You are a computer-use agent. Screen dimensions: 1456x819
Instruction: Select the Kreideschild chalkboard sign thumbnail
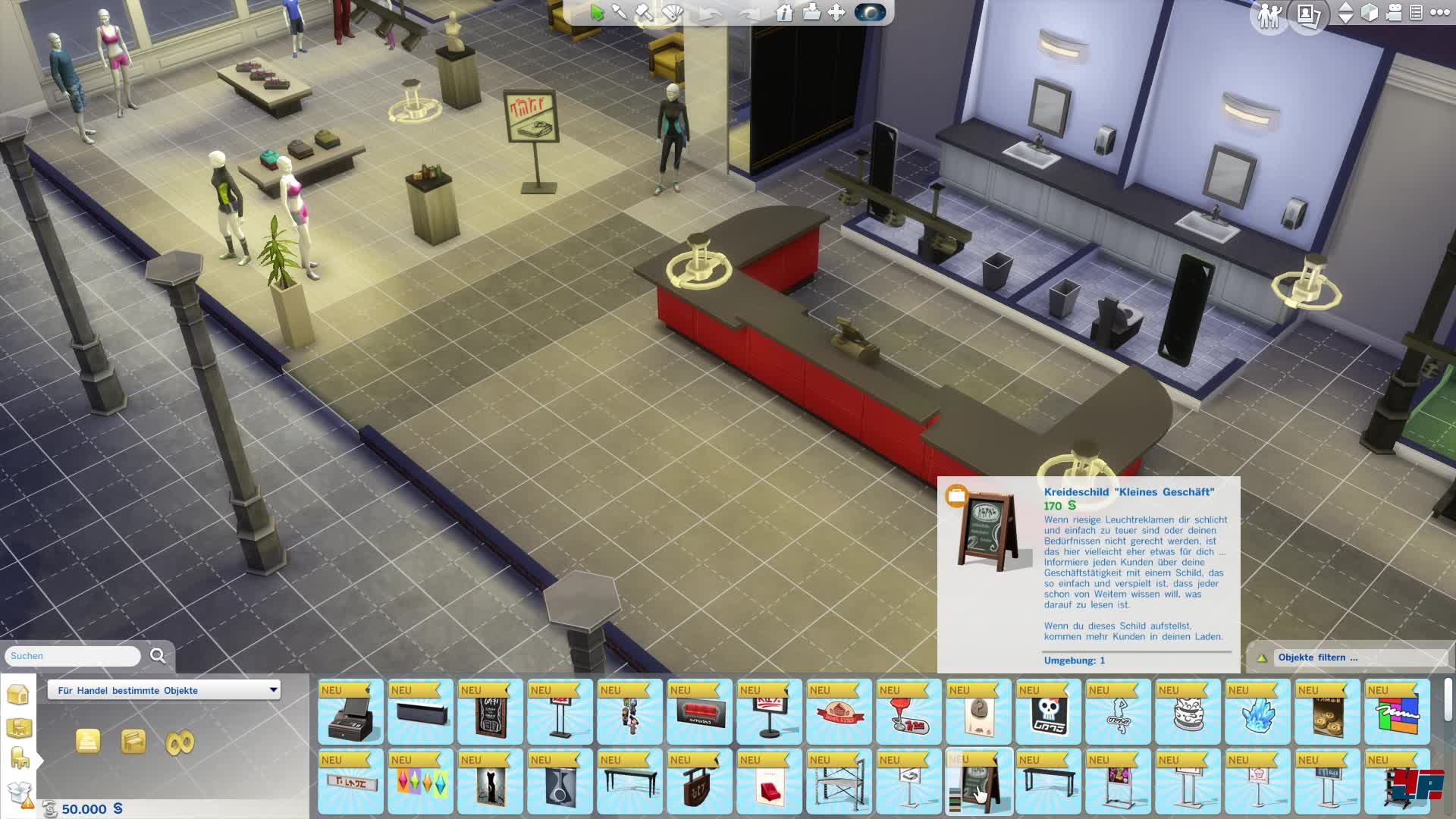pyautogui.click(x=978, y=783)
